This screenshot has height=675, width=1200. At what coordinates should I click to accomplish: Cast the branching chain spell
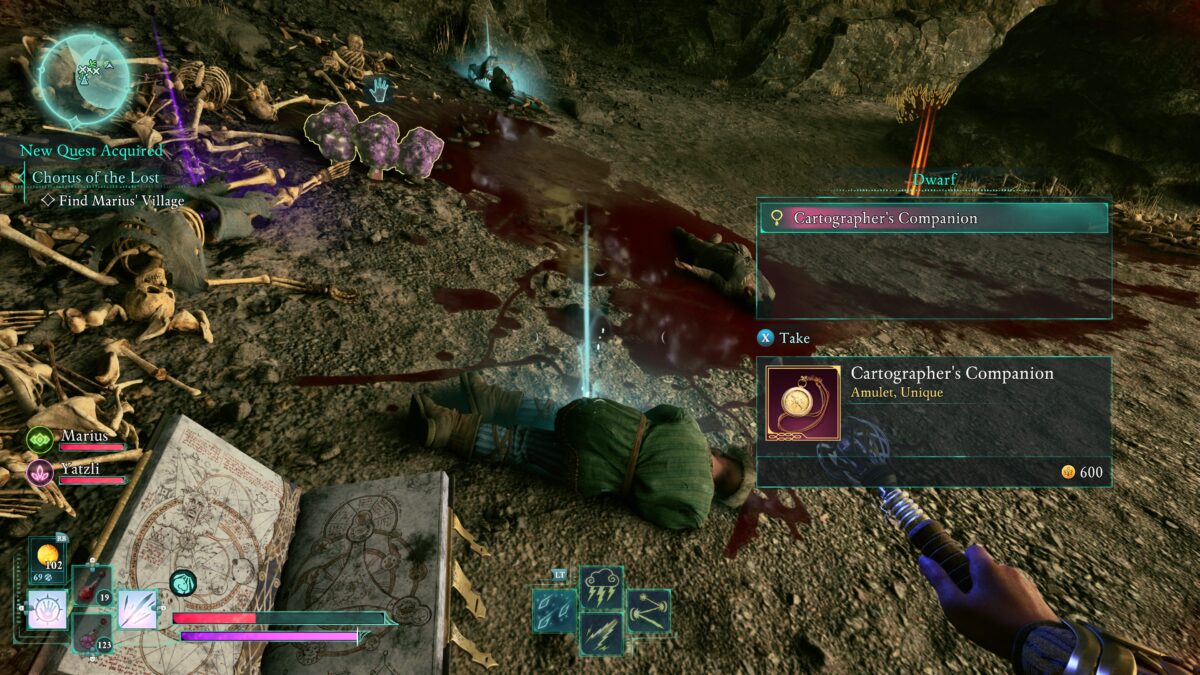[x=649, y=610]
